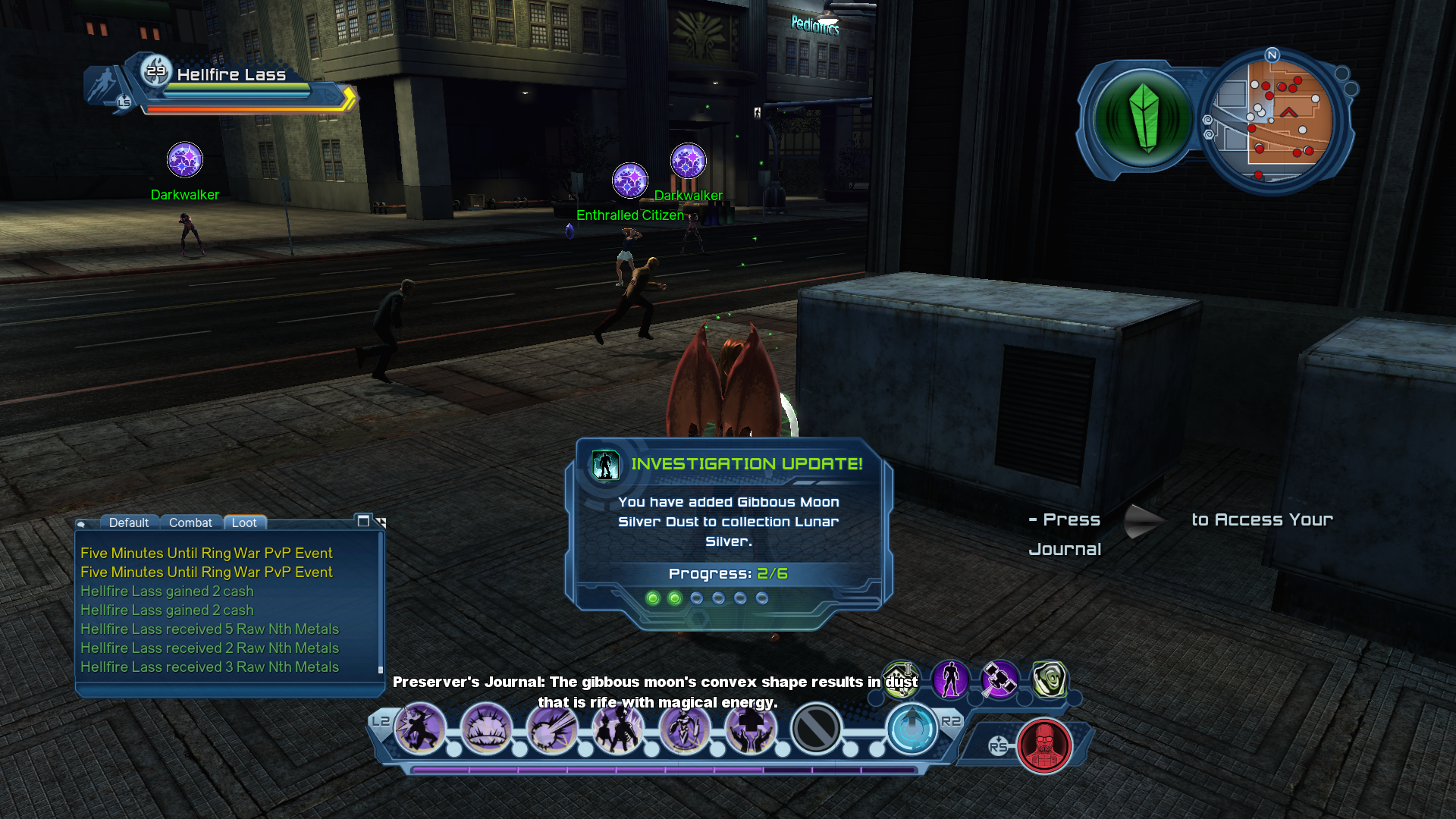Viewport: 1456px width, 819px height.
Task: Activate the blue up-arrow movement ability
Action: [912, 730]
